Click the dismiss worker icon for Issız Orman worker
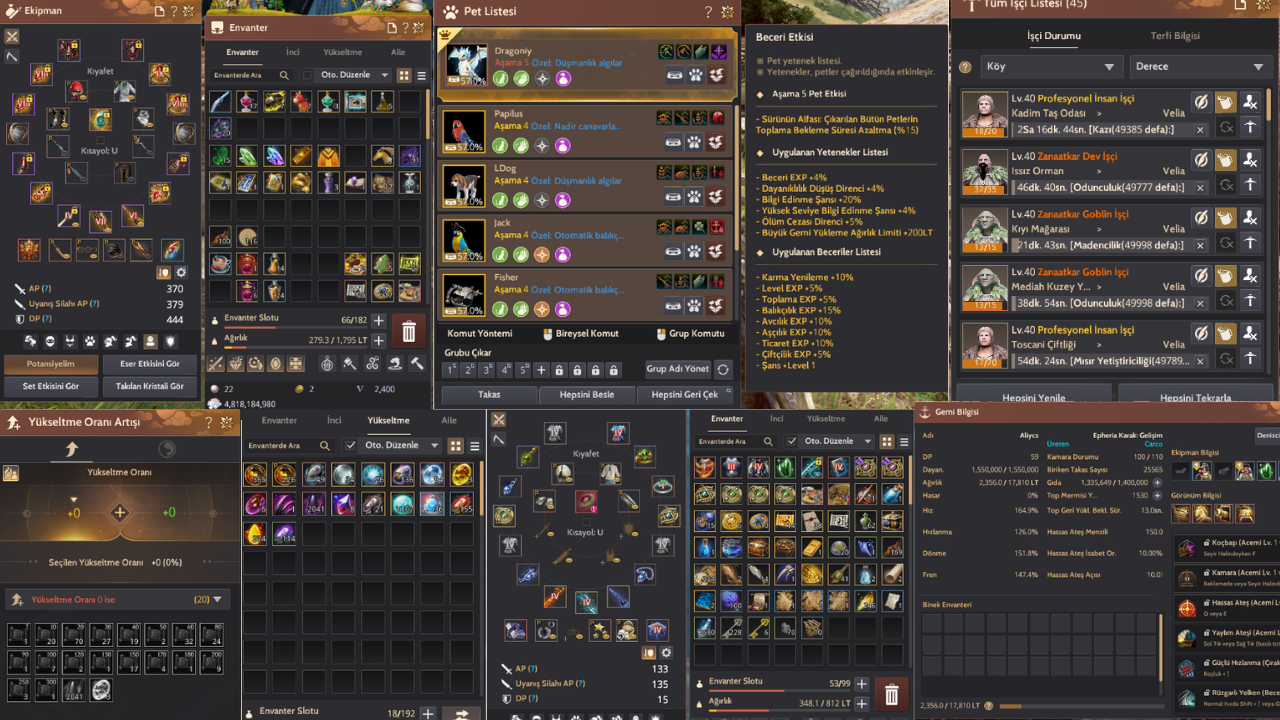 [x=1249, y=160]
